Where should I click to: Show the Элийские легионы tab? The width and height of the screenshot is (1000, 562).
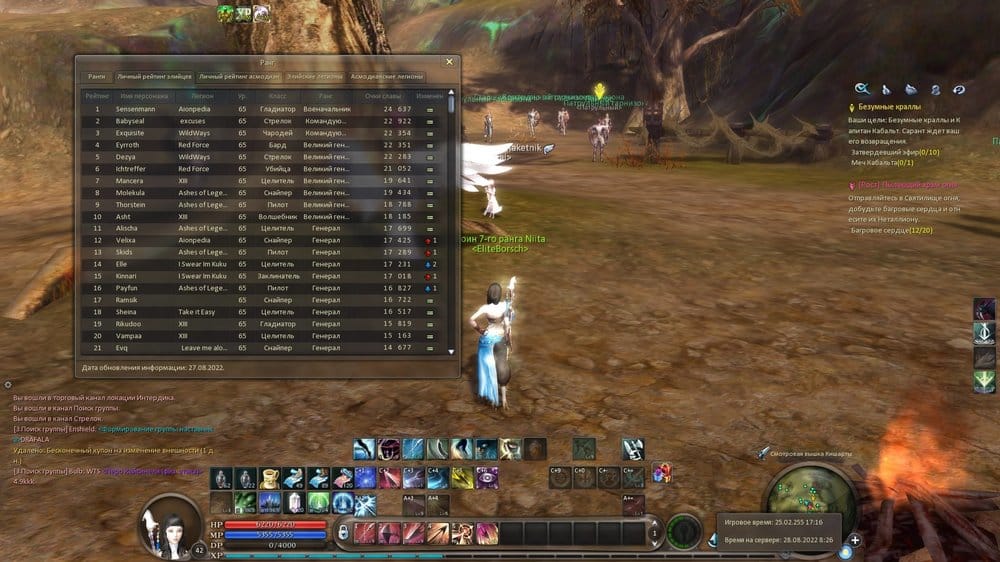[x=315, y=76]
